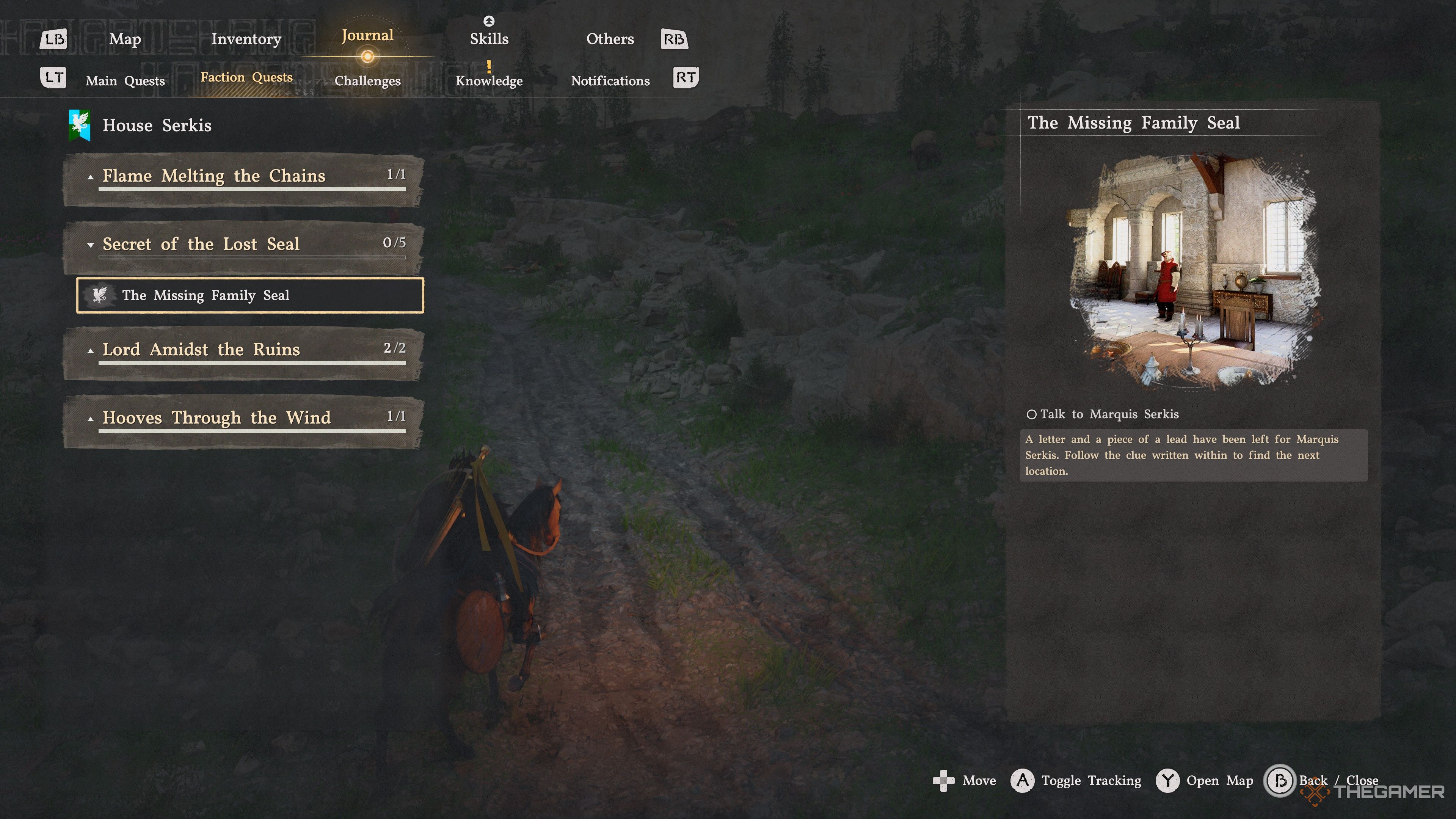1456x819 pixels.
Task: Switch to the Map tab
Action: [125, 39]
